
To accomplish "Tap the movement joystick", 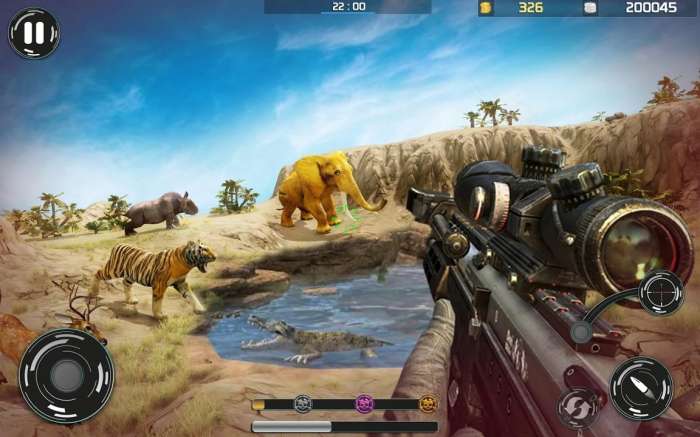I will pyautogui.click(x=66, y=376).
